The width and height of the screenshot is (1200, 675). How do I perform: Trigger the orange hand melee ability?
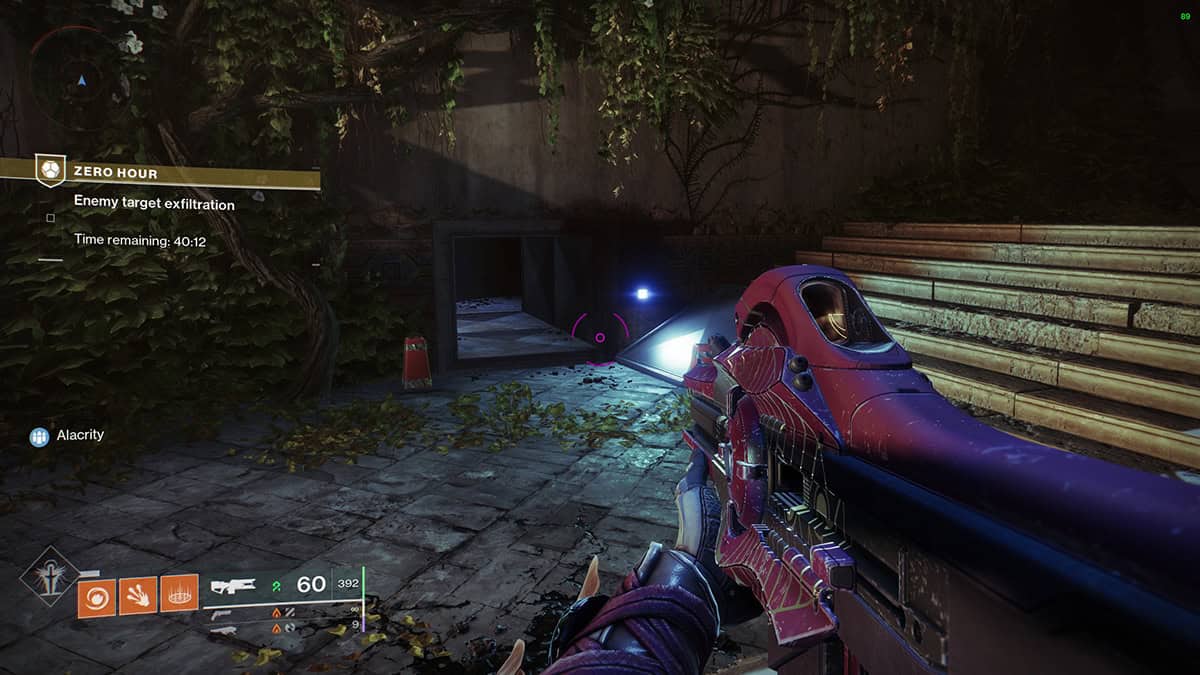[x=138, y=597]
